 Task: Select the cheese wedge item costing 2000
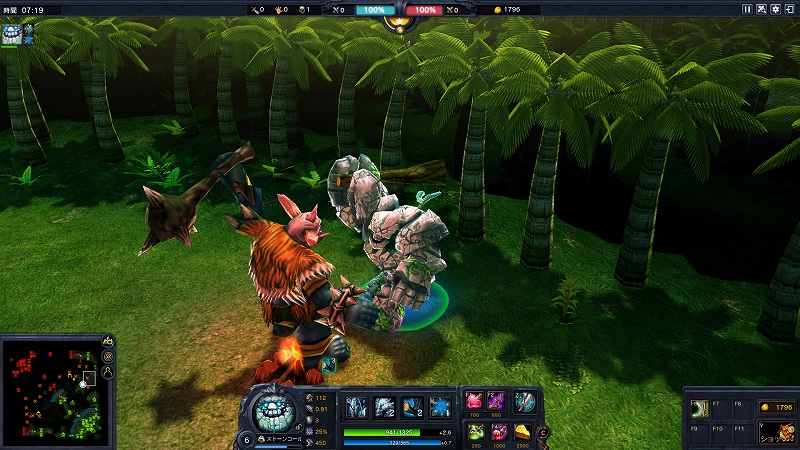(523, 432)
